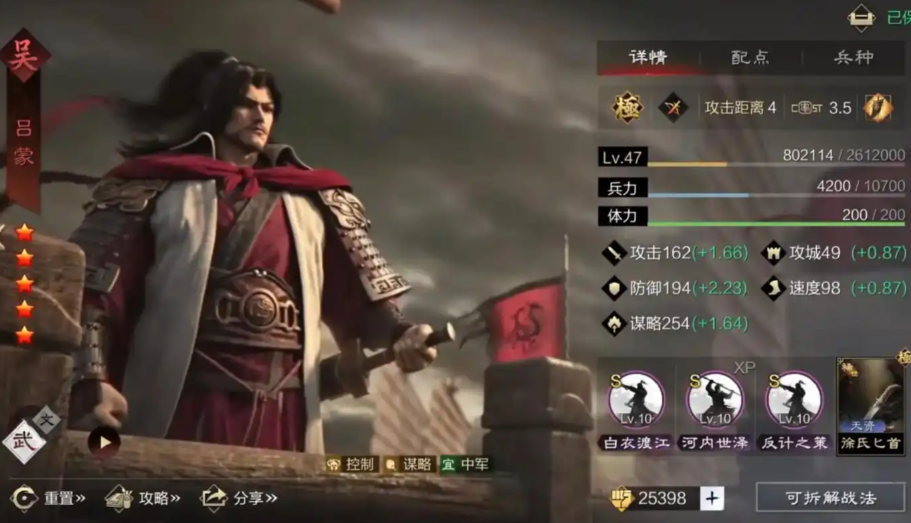Add currency with the plus button

711,498
